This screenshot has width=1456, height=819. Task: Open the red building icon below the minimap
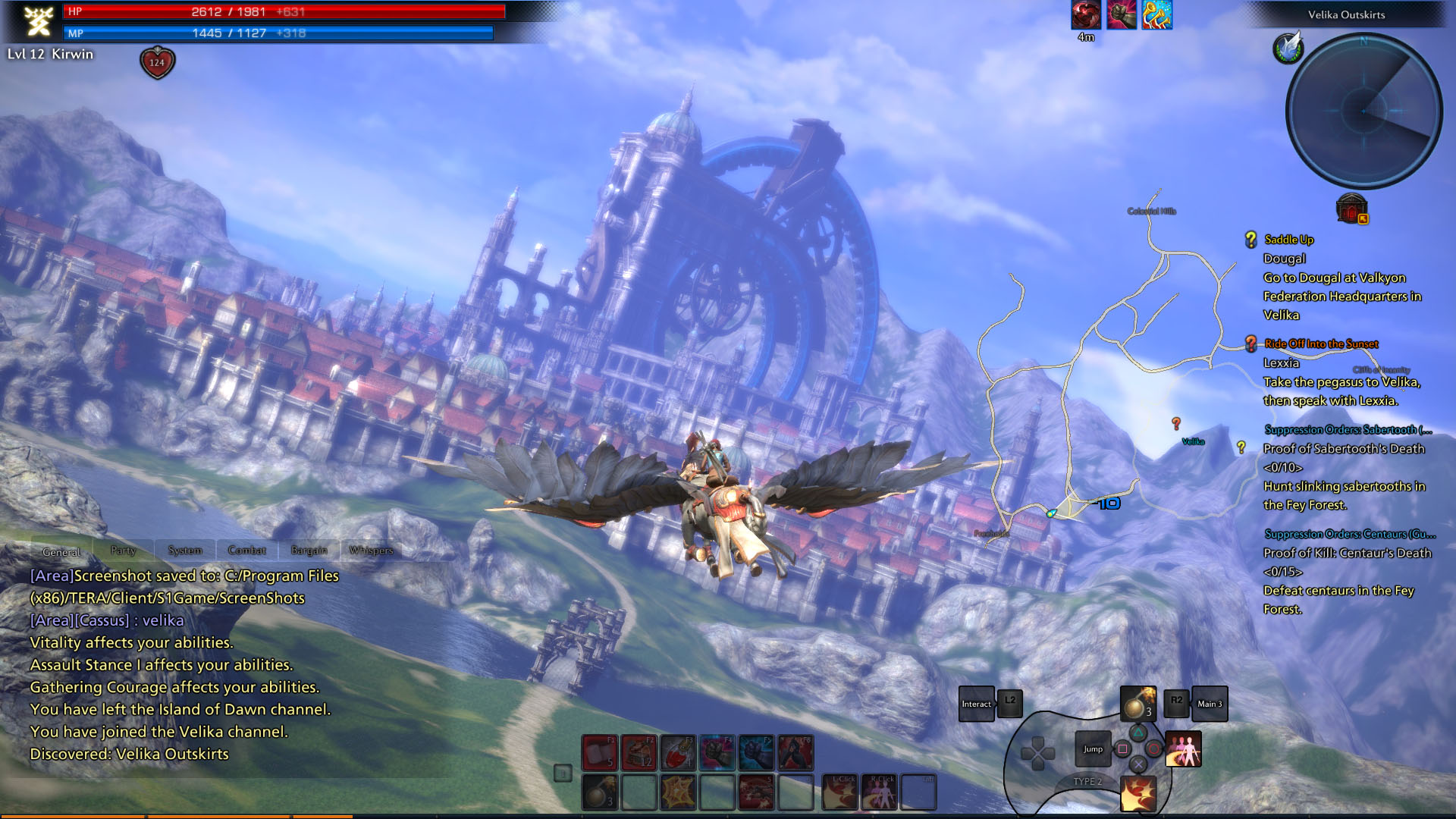point(1351,208)
